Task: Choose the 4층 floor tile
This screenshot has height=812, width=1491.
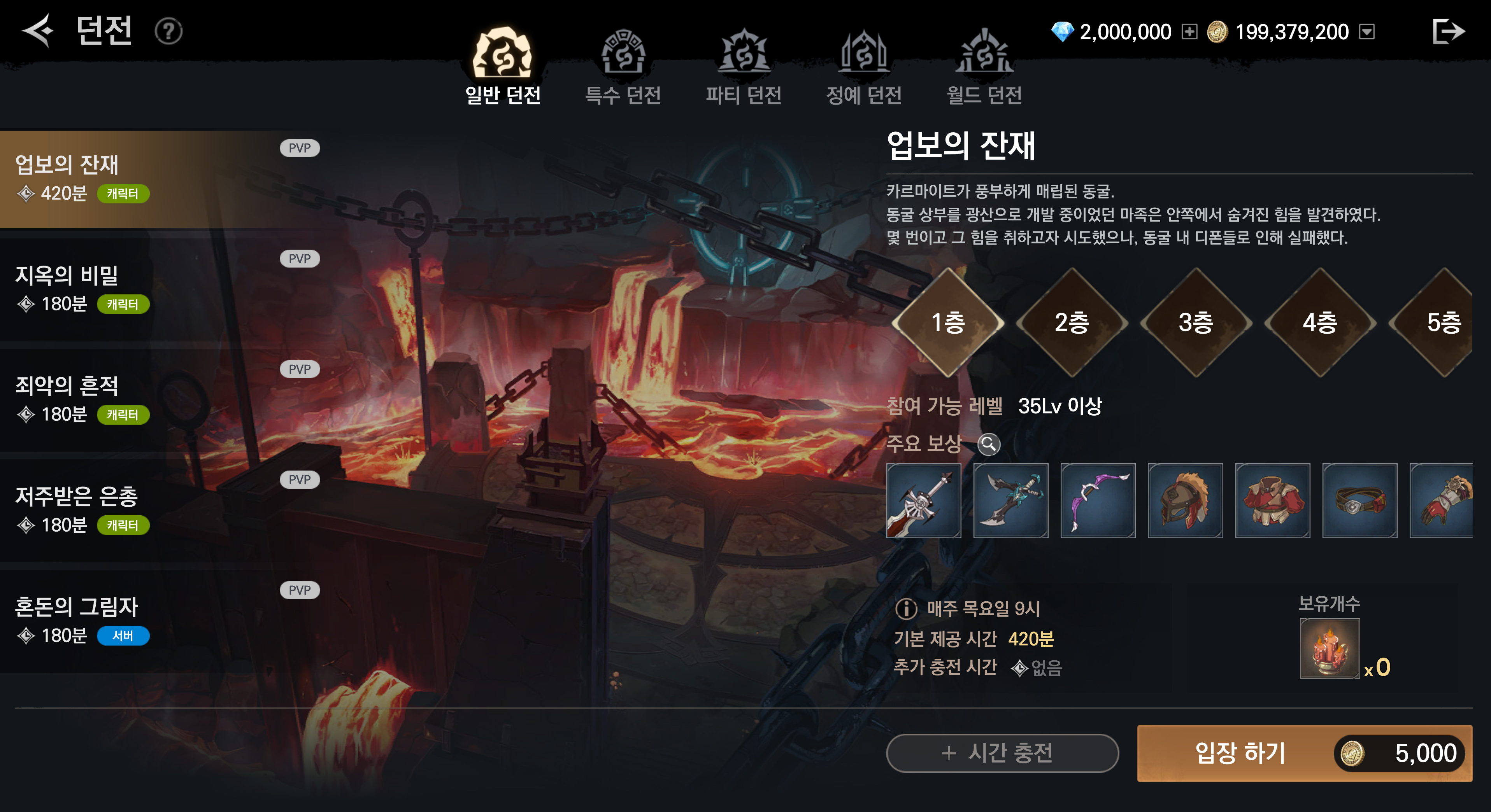Action: click(x=1320, y=322)
